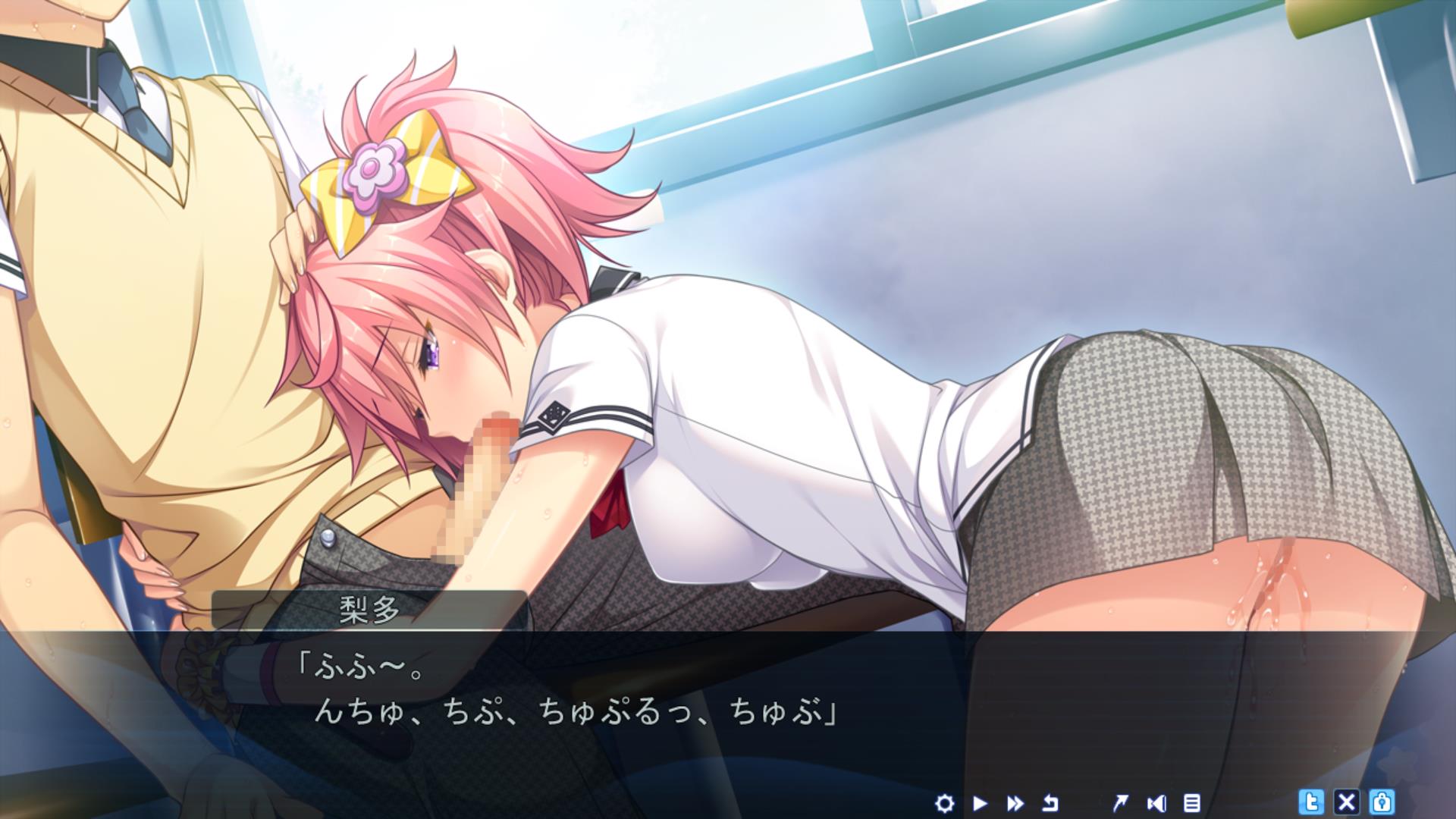The image size is (1456, 819).
Task: Start auto-play with the play triangle
Action: pos(980,802)
